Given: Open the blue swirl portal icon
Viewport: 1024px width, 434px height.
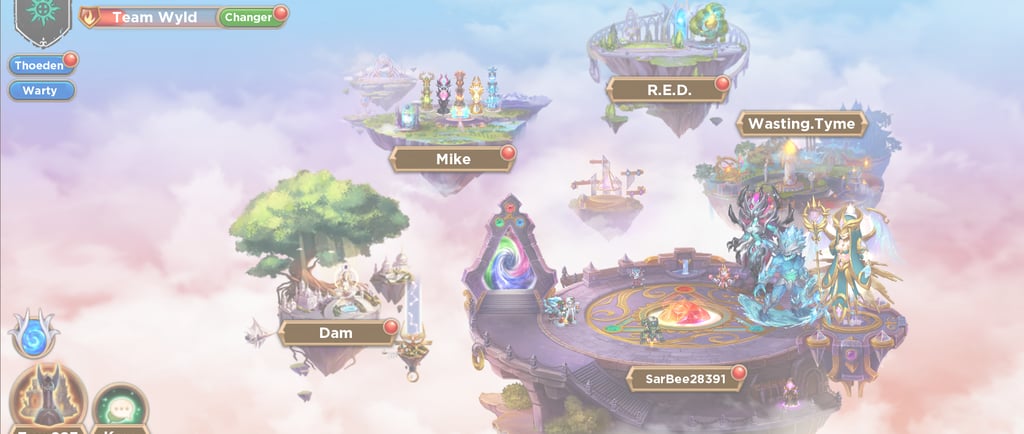Looking at the screenshot, I should (33, 336).
